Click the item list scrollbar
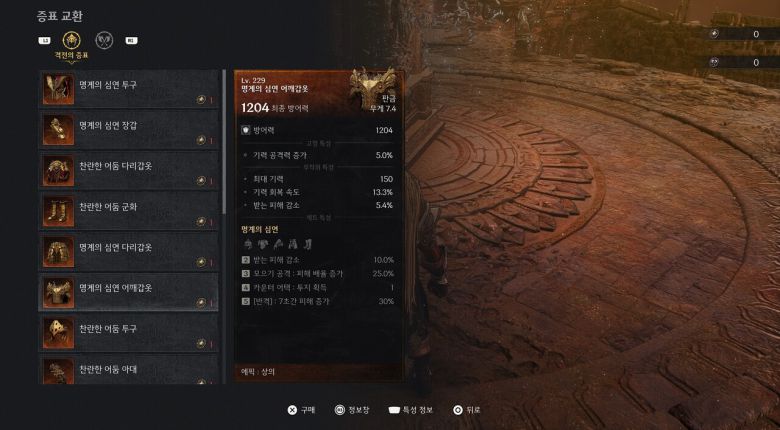Screen dimensions: 780x430 point(224,140)
